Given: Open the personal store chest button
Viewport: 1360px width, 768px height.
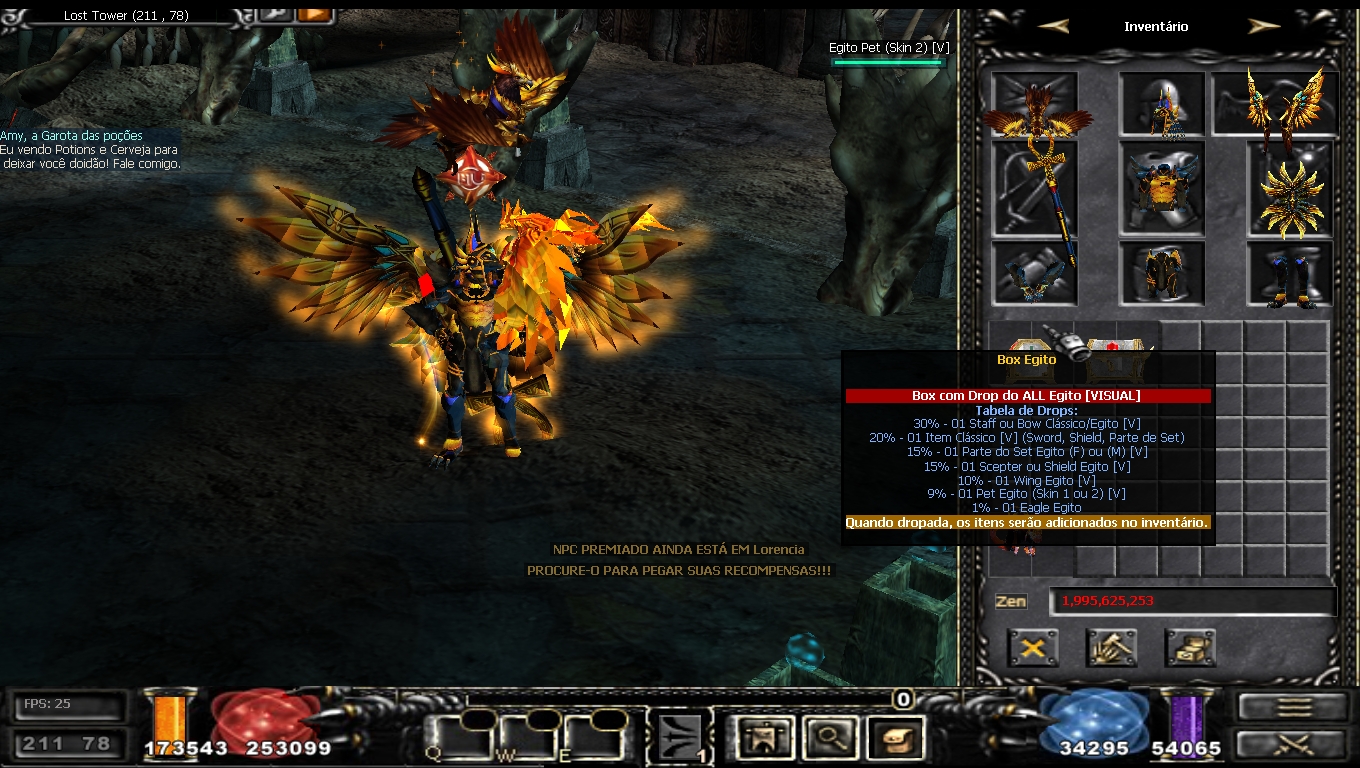Looking at the screenshot, I should click(x=1190, y=648).
